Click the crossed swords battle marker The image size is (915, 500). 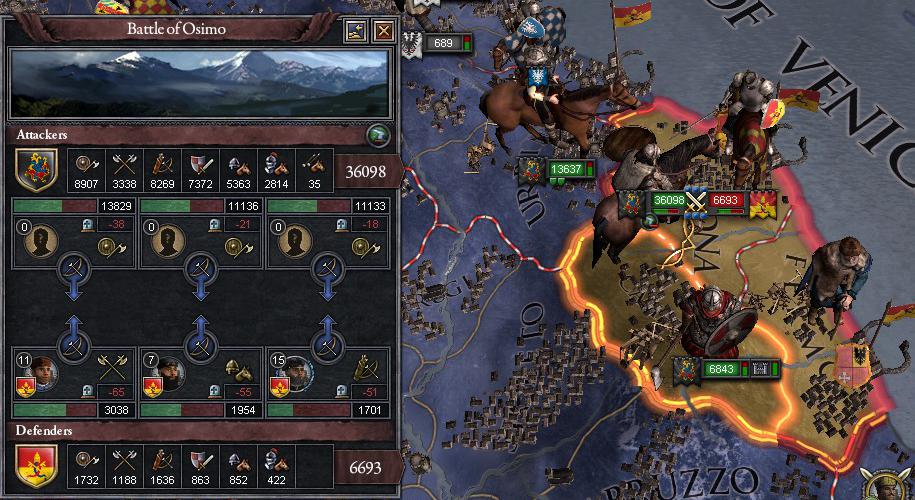pos(695,200)
